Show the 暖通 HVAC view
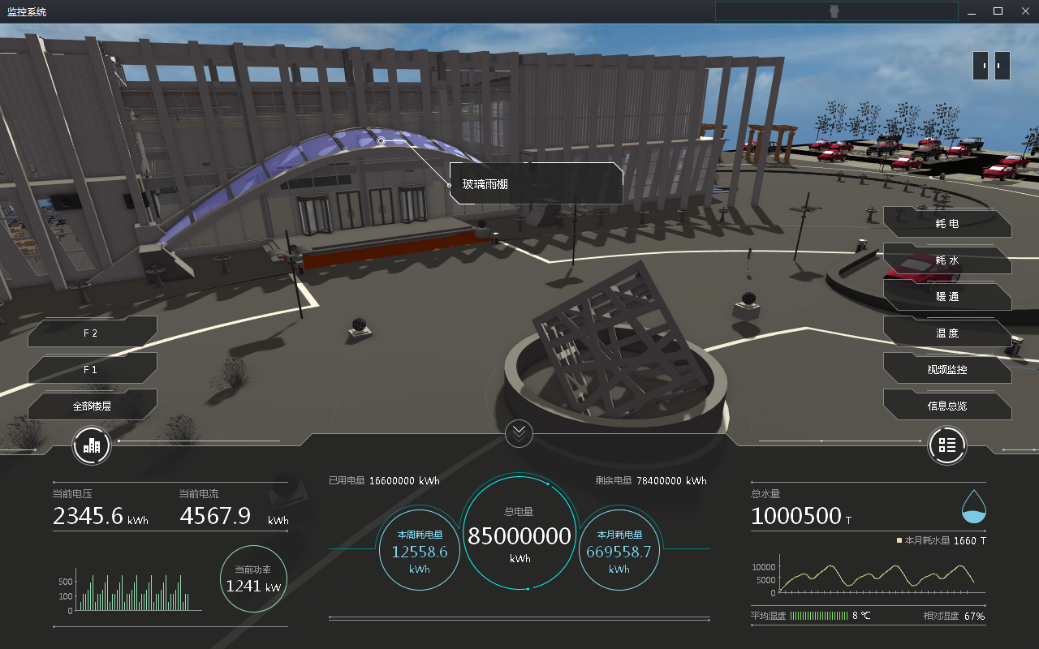The height and width of the screenshot is (649, 1039). coord(946,296)
